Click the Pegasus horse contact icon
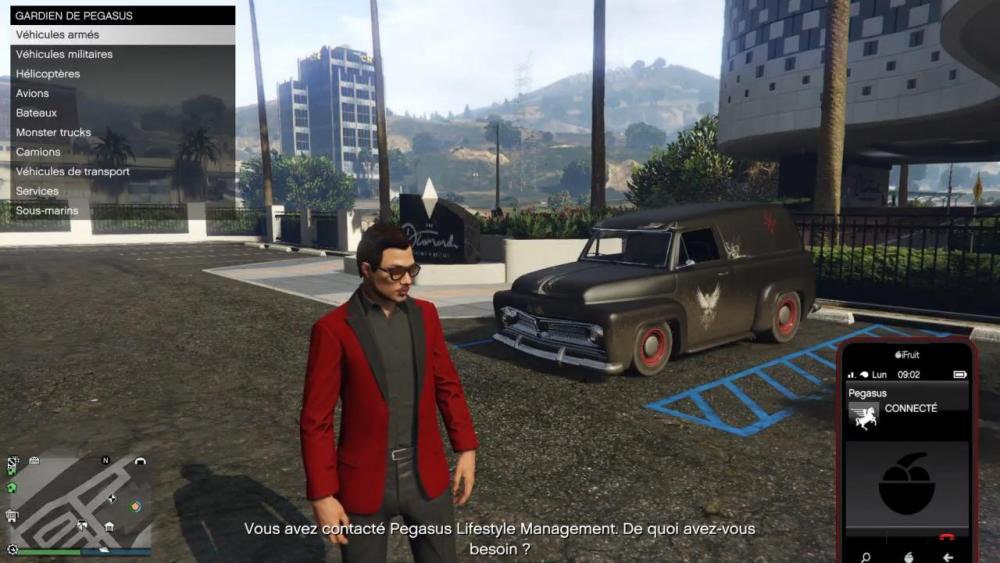This screenshot has height=563, width=1000. point(864,417)
